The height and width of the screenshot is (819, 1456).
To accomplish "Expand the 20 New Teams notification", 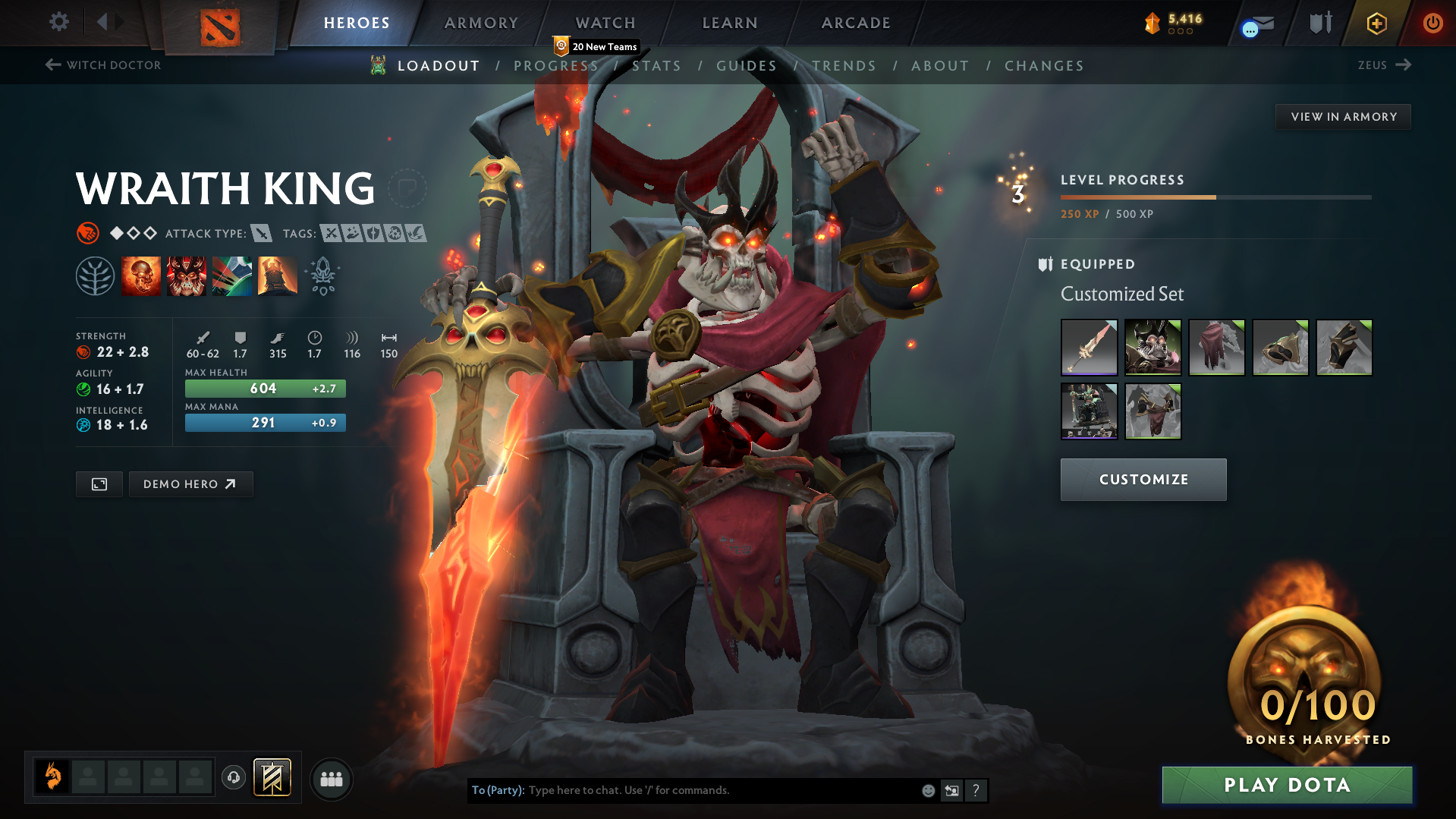I will tap(598, 46).
